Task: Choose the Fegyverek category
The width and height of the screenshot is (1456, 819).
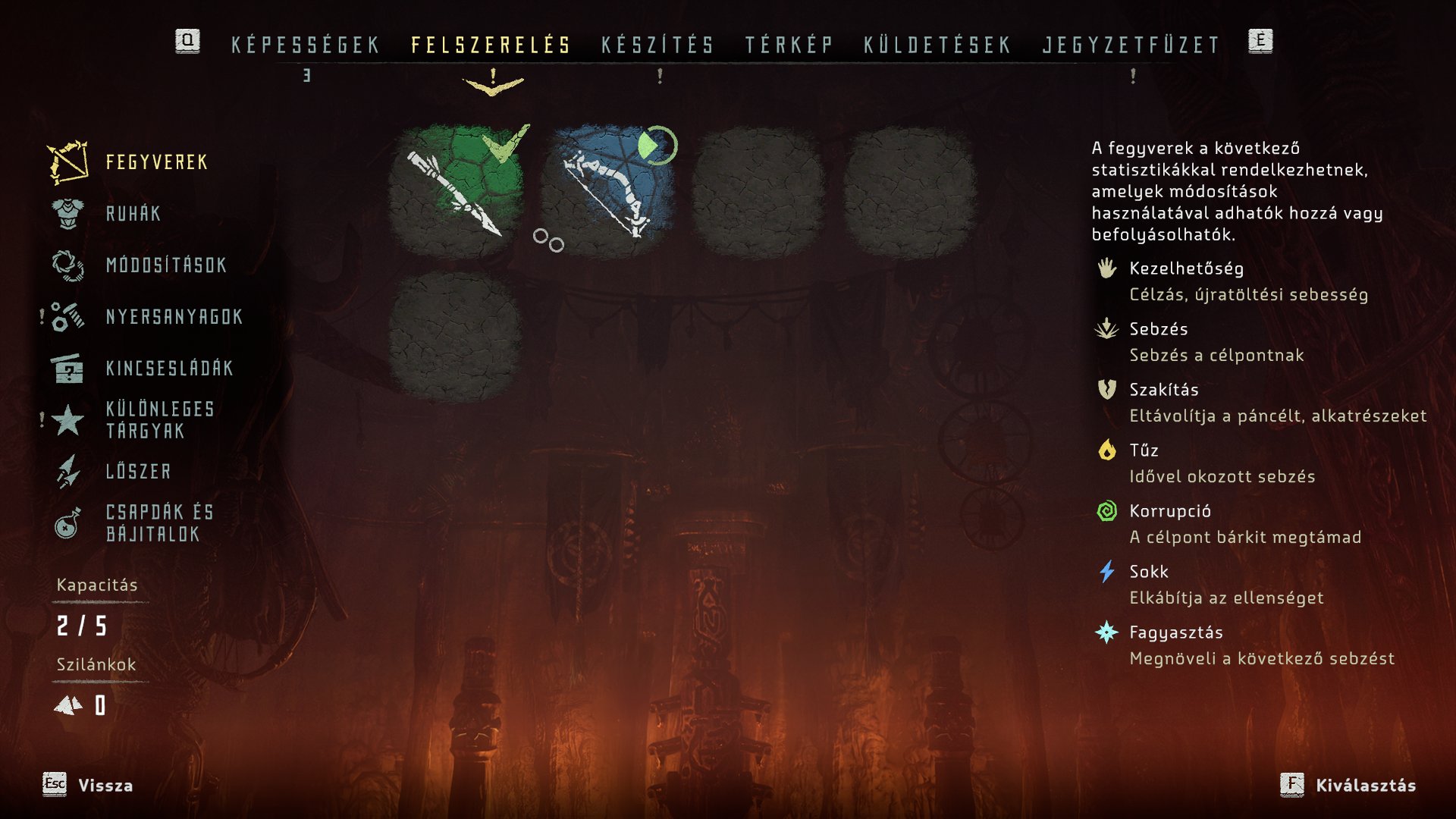Action: click(156, 162)
